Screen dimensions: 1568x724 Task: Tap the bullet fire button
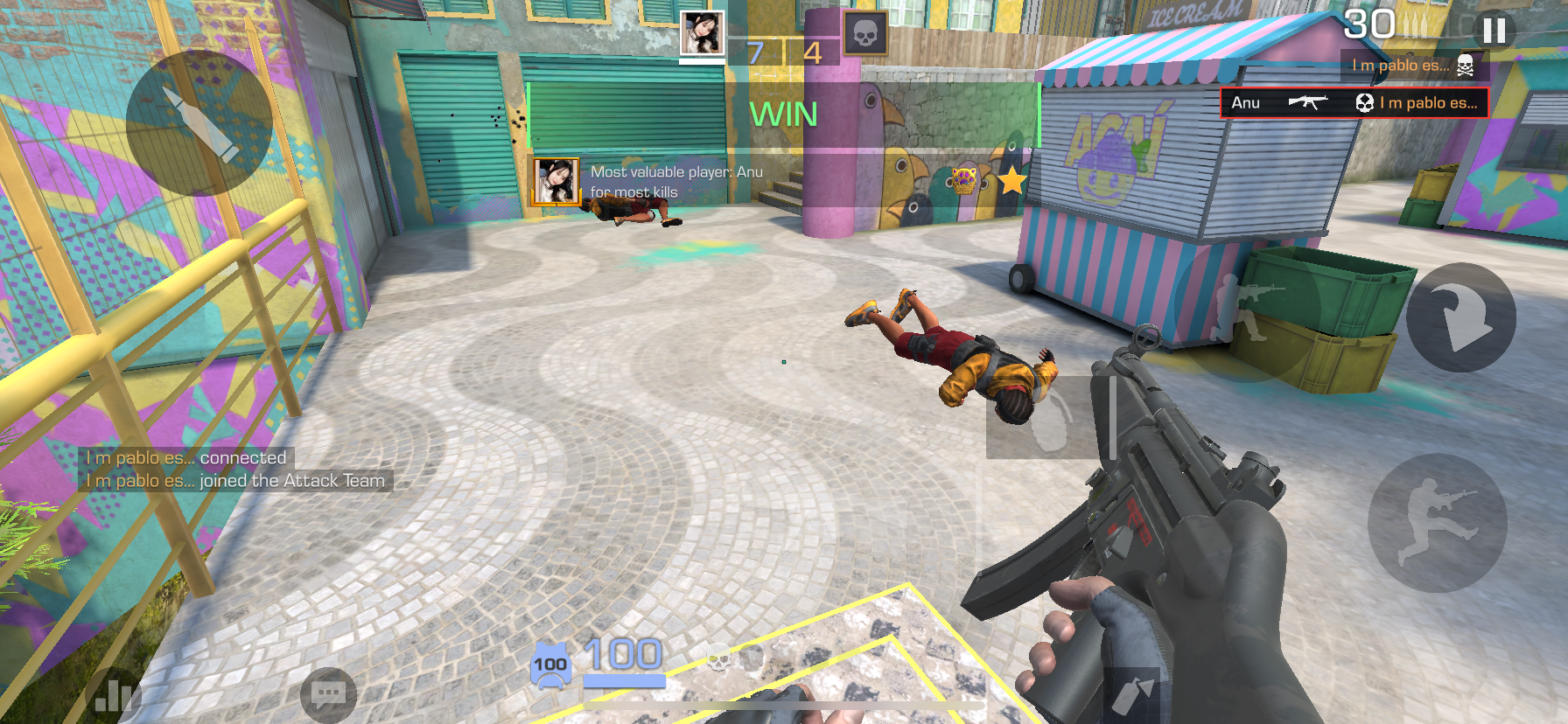pos(199,123)
